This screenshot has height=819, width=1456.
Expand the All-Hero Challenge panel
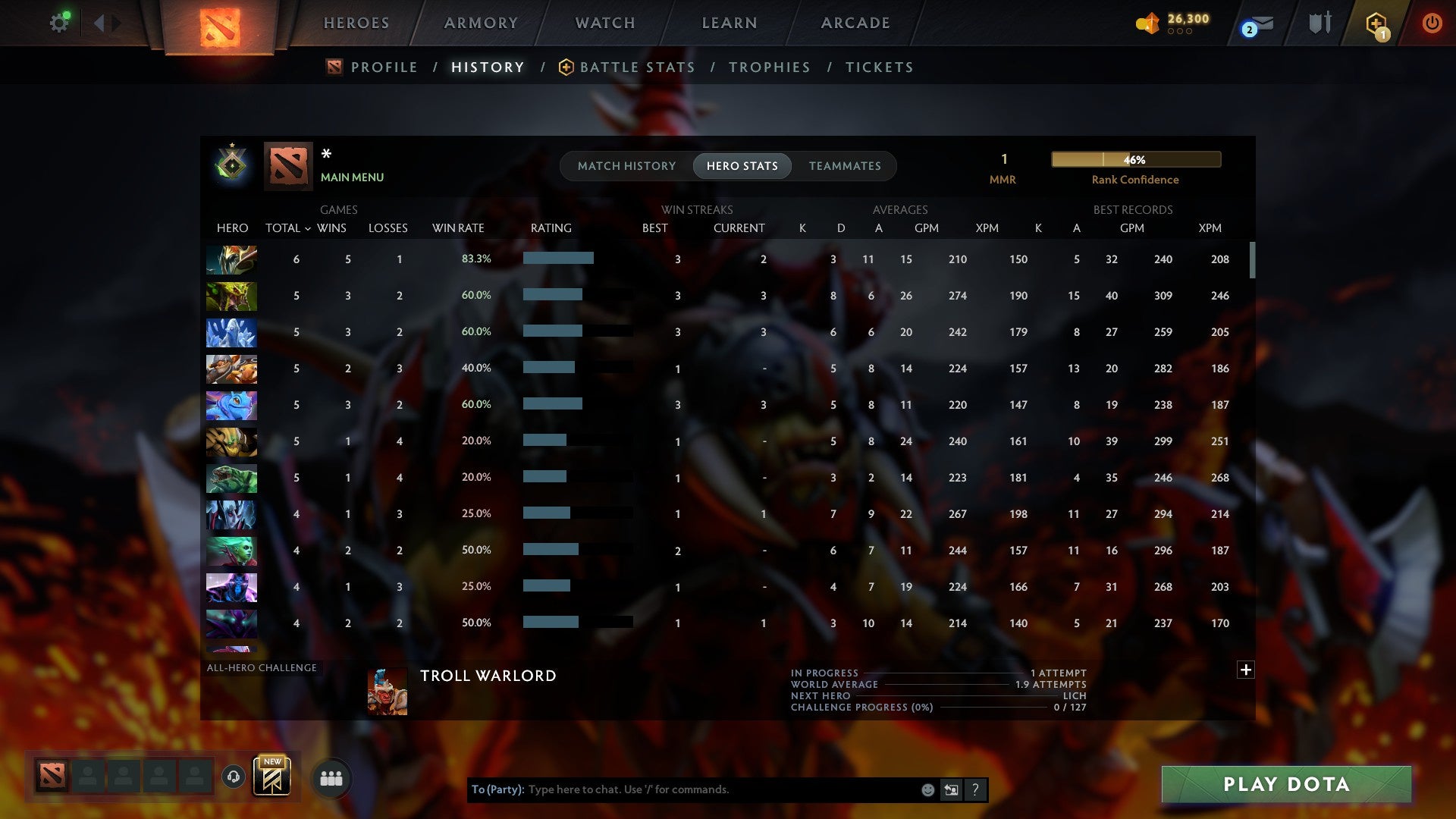1246,670
